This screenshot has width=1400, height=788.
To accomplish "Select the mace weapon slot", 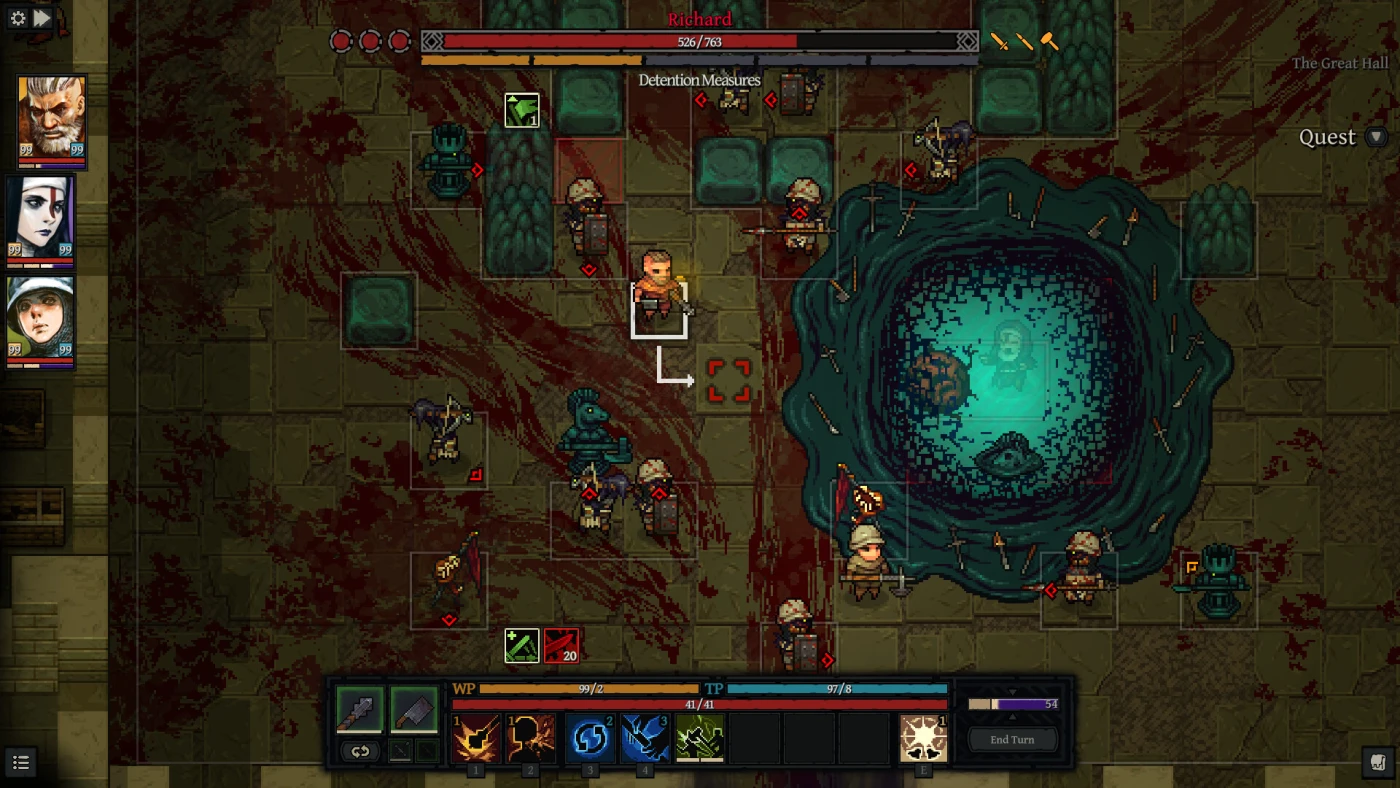I will (x=360, y=709).
